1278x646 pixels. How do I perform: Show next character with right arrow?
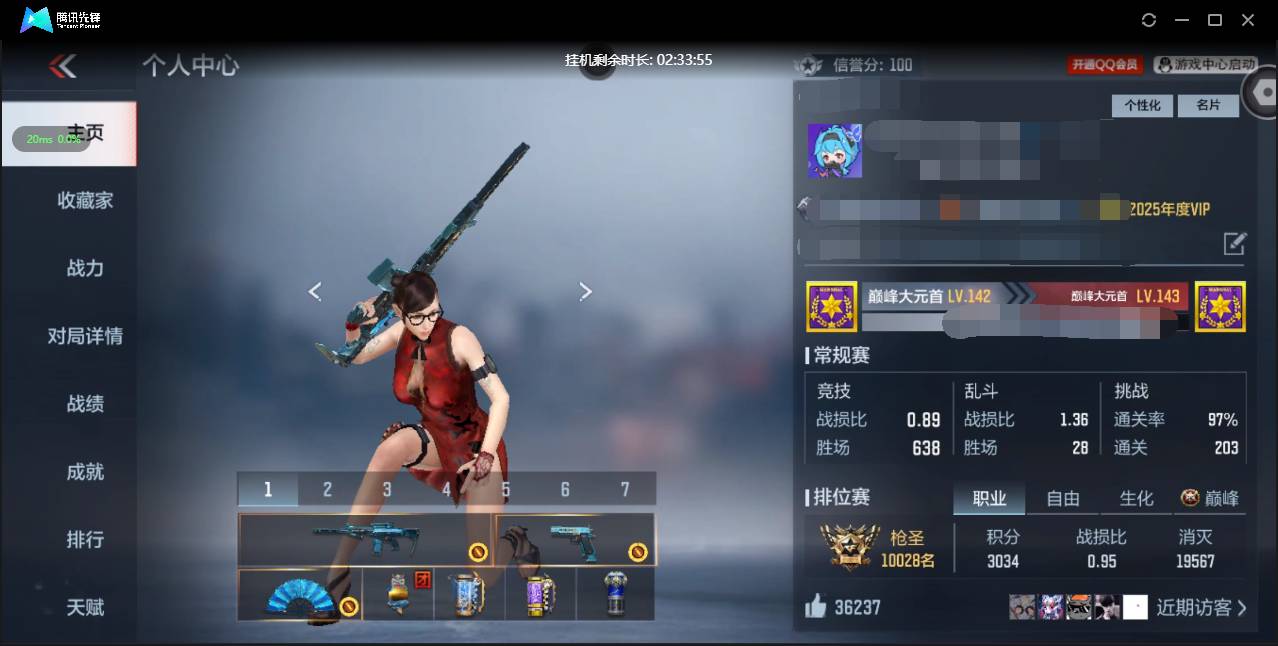pyautogui.click(x=586, y=291)
